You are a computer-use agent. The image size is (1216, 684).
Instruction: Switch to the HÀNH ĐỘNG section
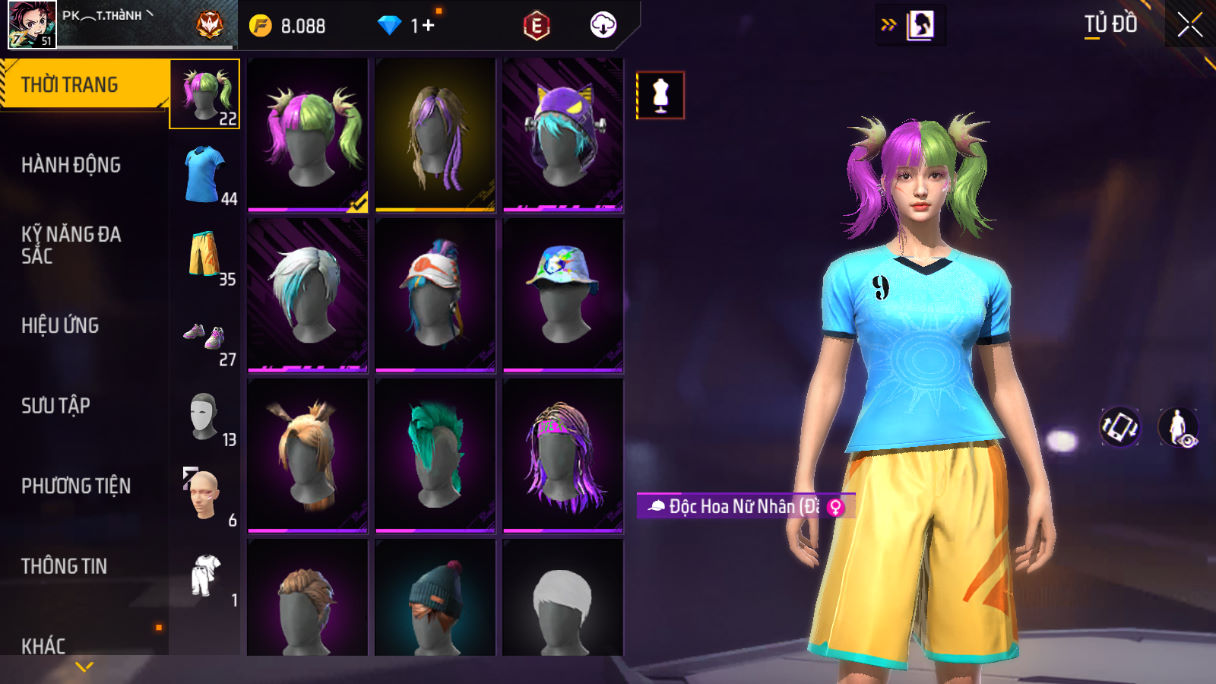71,165
